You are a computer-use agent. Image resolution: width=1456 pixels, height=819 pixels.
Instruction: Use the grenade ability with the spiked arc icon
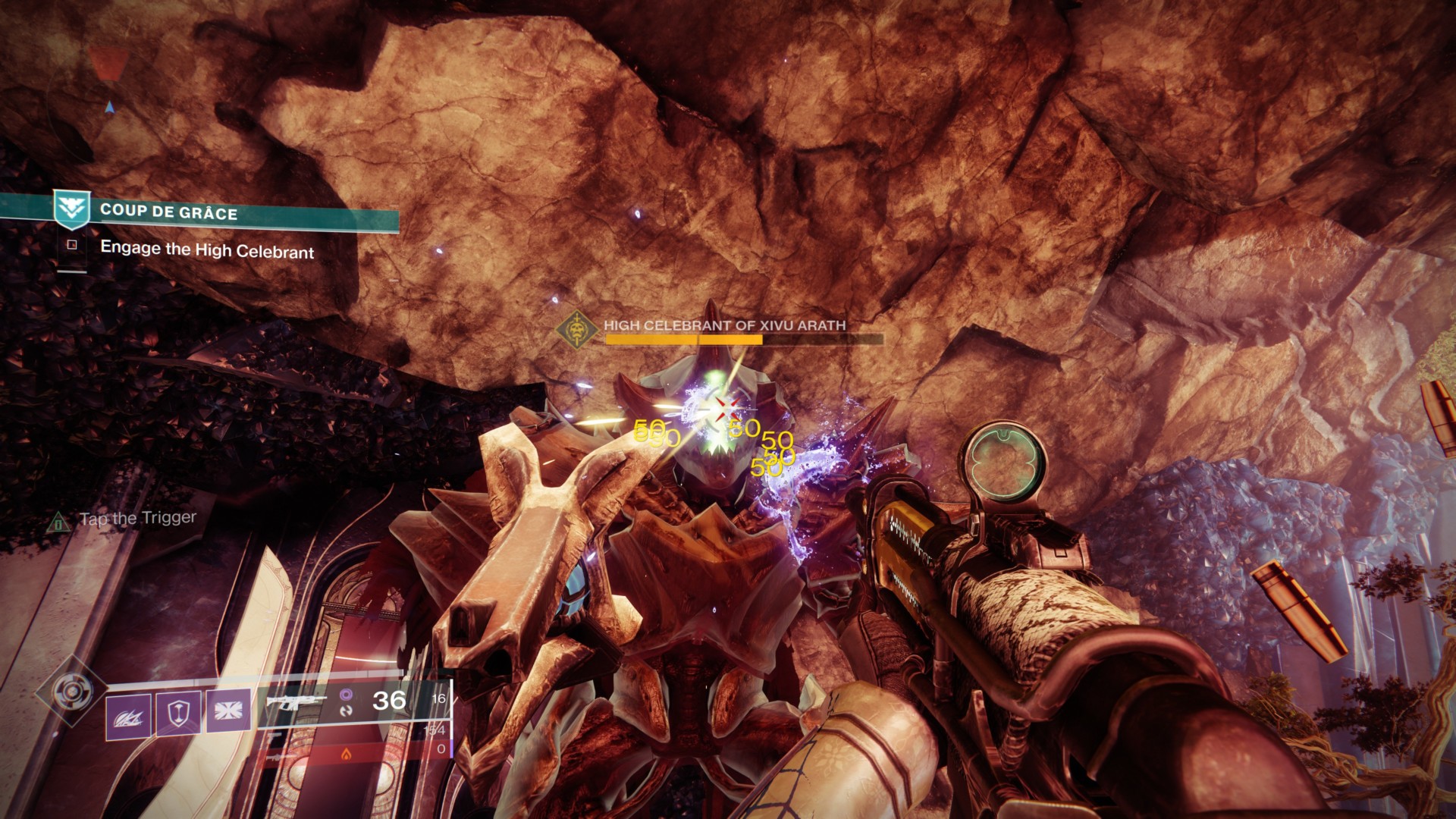[128, 715]
